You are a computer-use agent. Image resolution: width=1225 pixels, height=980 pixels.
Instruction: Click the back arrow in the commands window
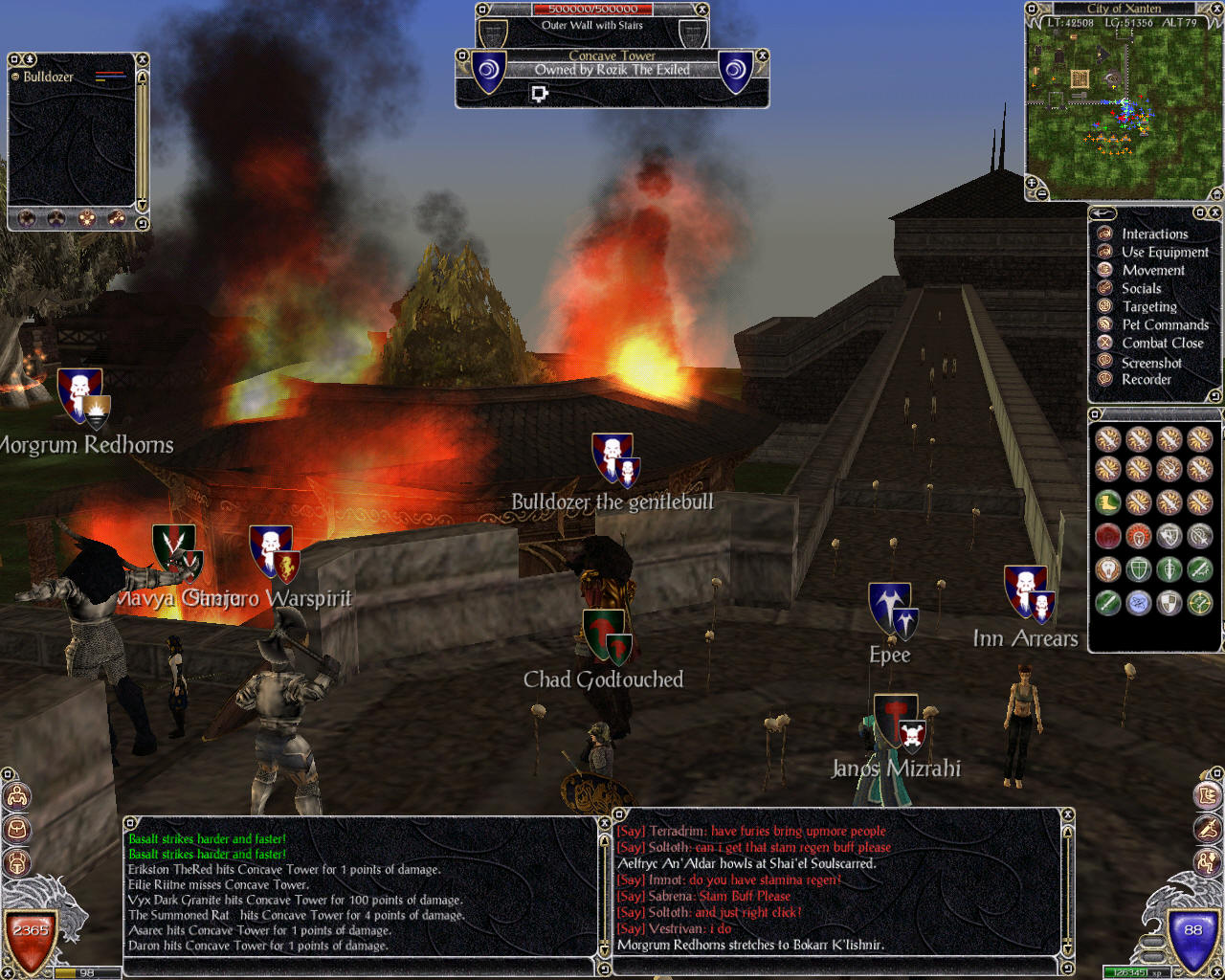(1102, 212)
